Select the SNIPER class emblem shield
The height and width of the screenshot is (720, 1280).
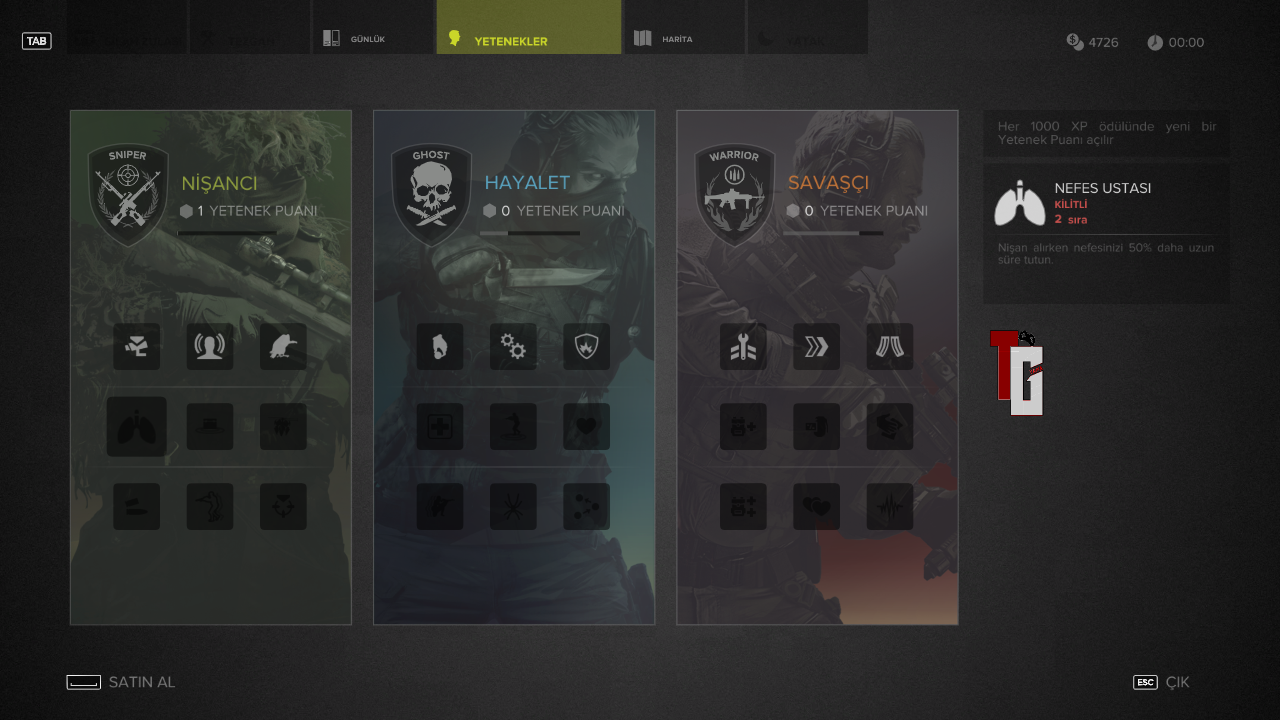128,192
